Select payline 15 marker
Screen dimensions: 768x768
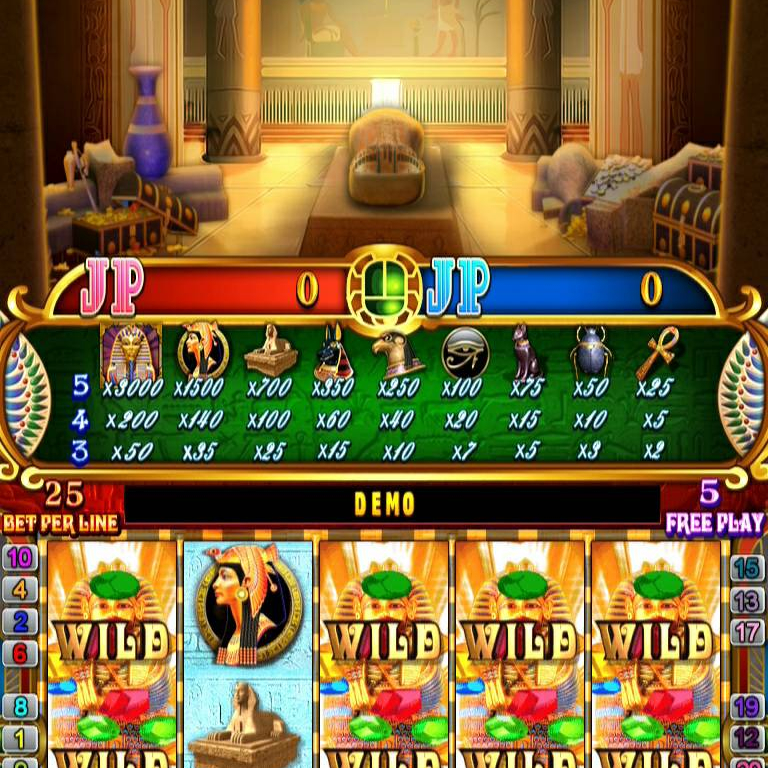748,568
